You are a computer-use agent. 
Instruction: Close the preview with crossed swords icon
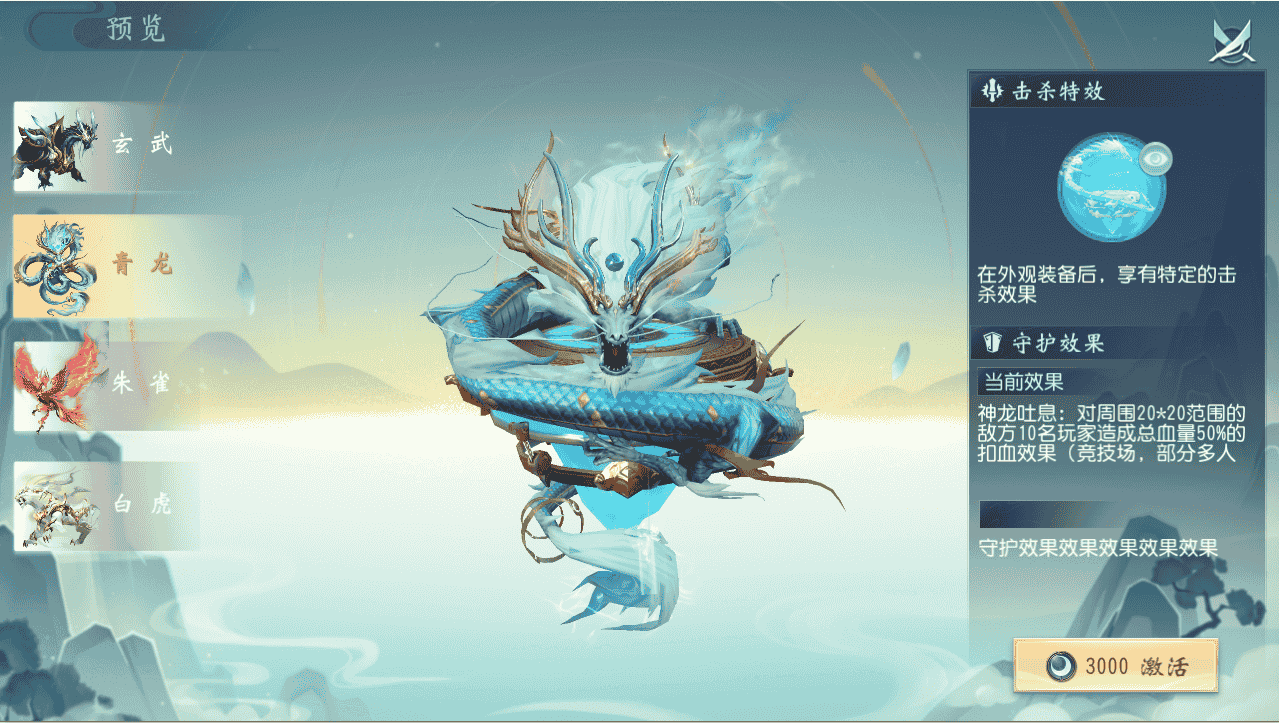click(1233, 41)
